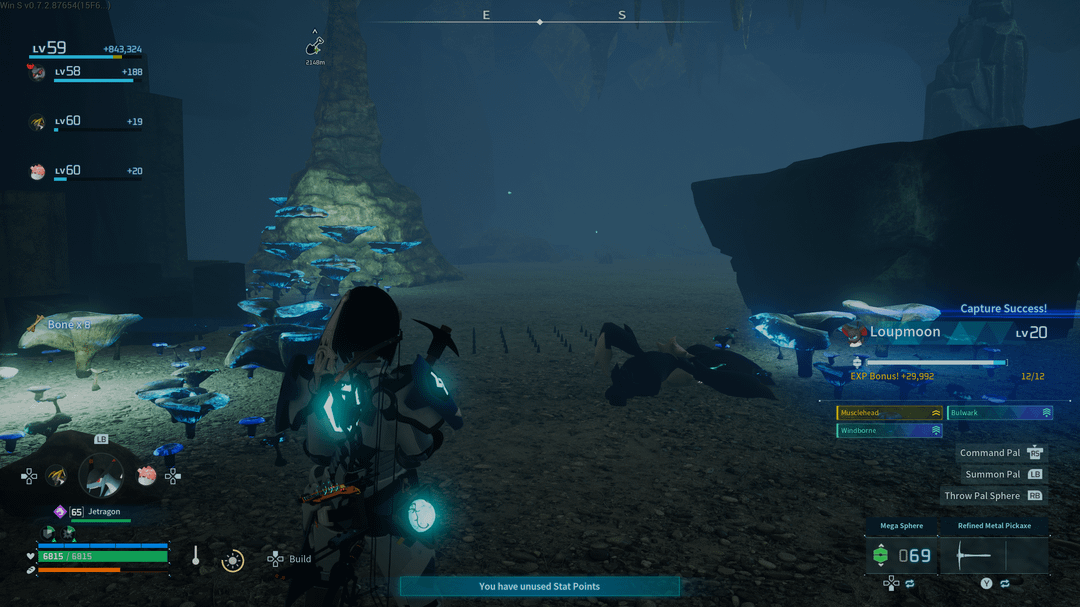Image resolution: width=1080 pixels, height=607 pixels.
Task: Click the shovel waypoint marker on the compass
Action: [x=315, y=46]
